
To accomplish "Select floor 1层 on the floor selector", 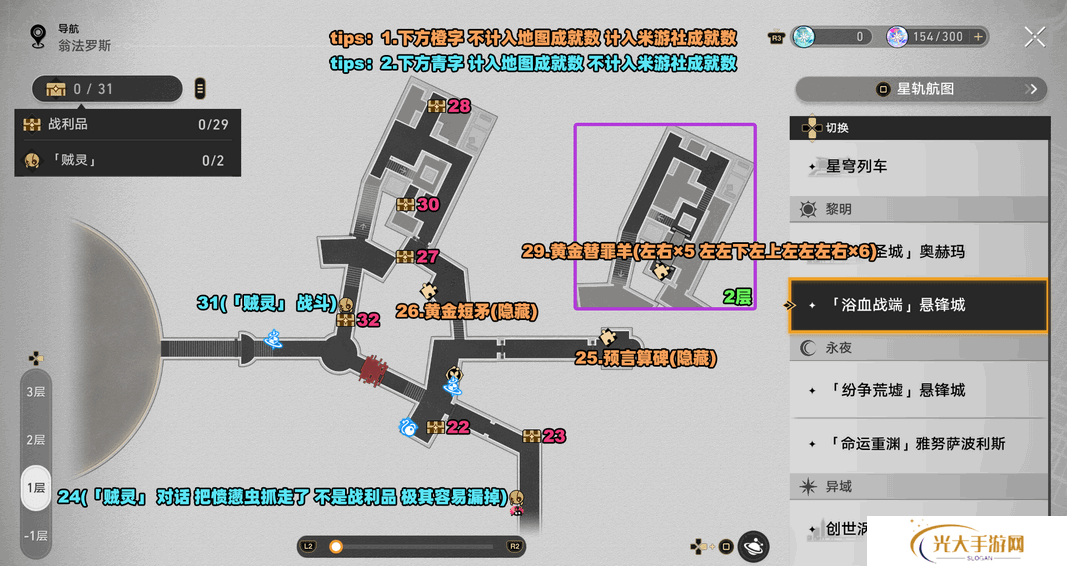I will click(x=36, y=487).
